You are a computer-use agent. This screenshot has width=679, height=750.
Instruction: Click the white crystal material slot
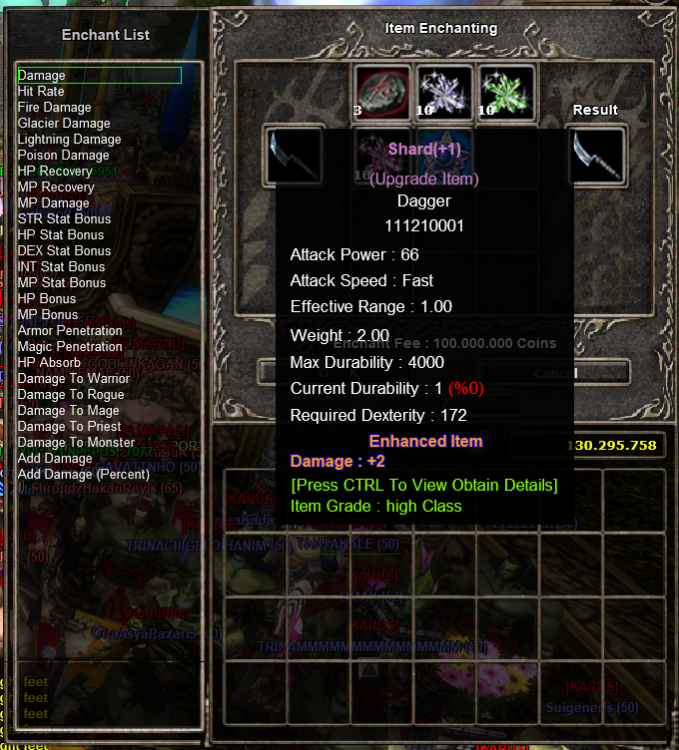[x=444, y=92]
